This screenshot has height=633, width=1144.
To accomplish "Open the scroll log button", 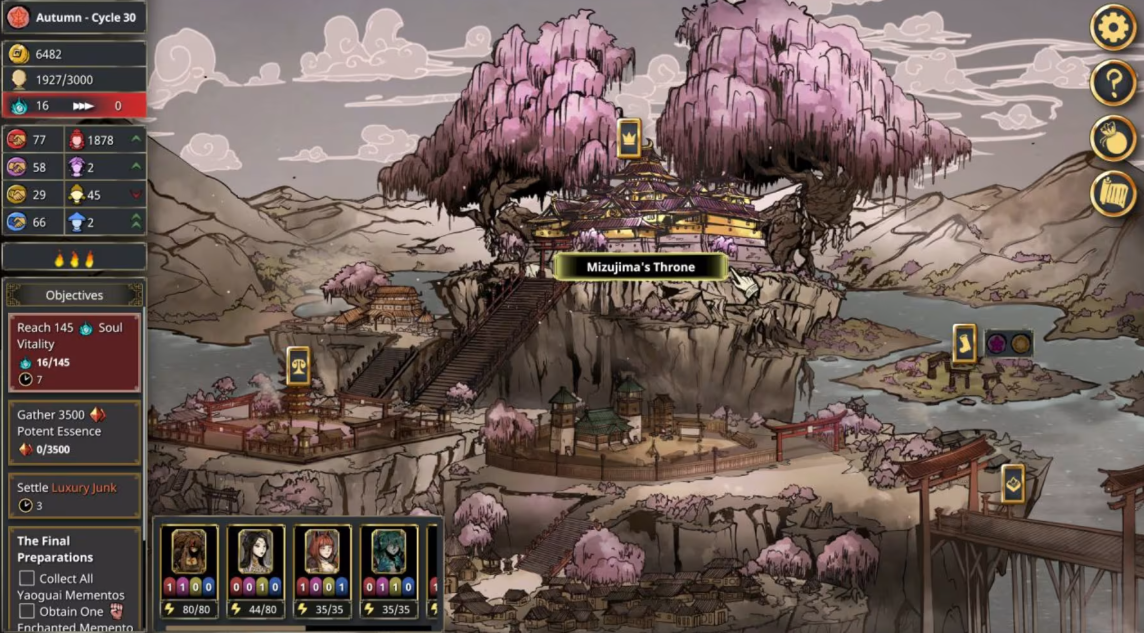I will 1112,193.
